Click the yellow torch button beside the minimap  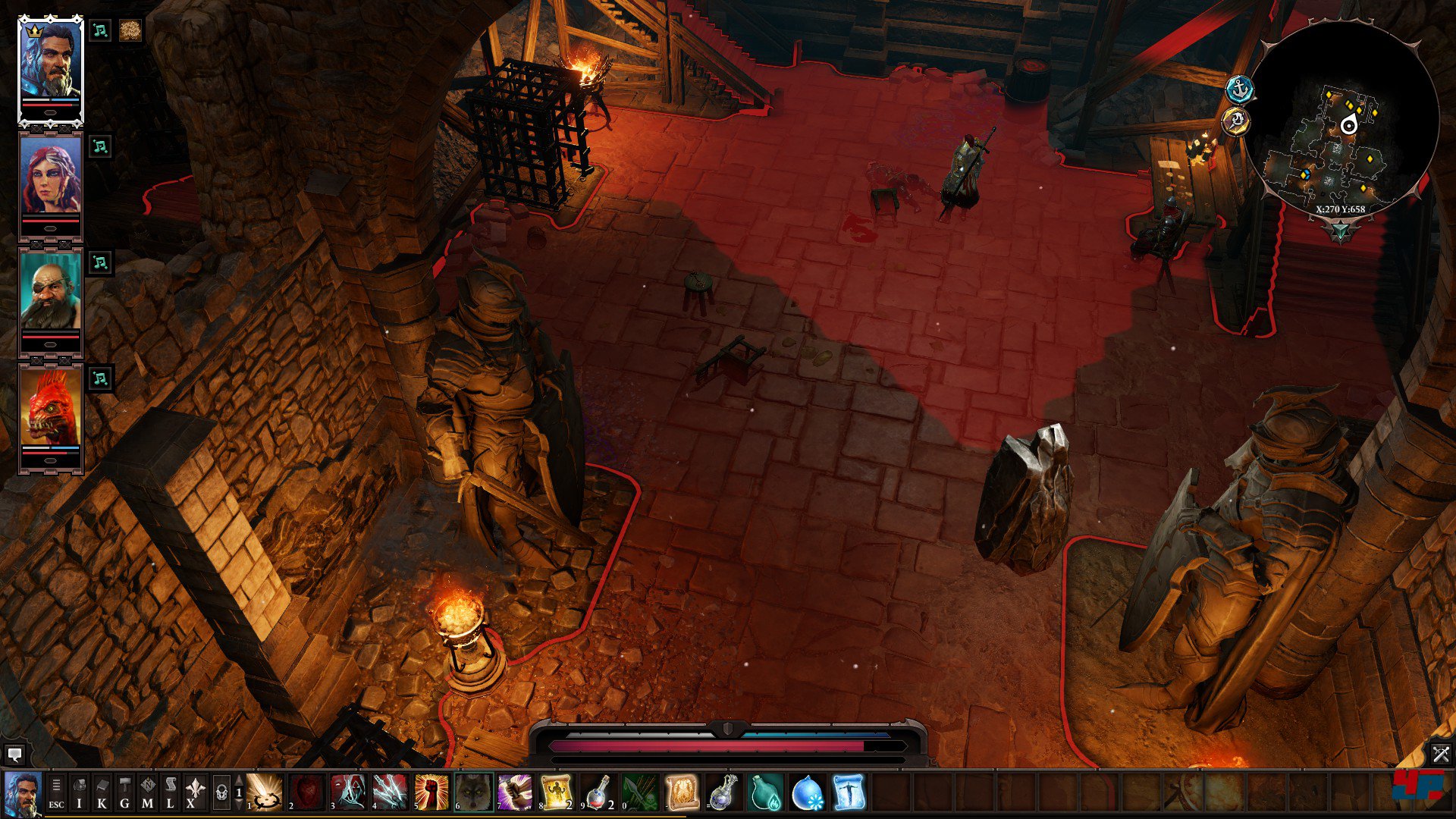[1236, 121]
